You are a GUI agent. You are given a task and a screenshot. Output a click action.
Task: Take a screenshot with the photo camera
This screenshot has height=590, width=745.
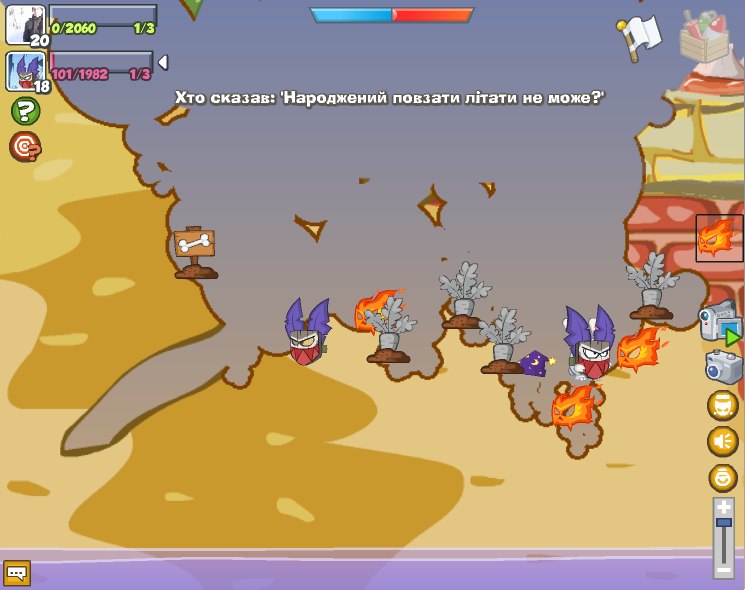pyautogui.click(x=723, y=366)
